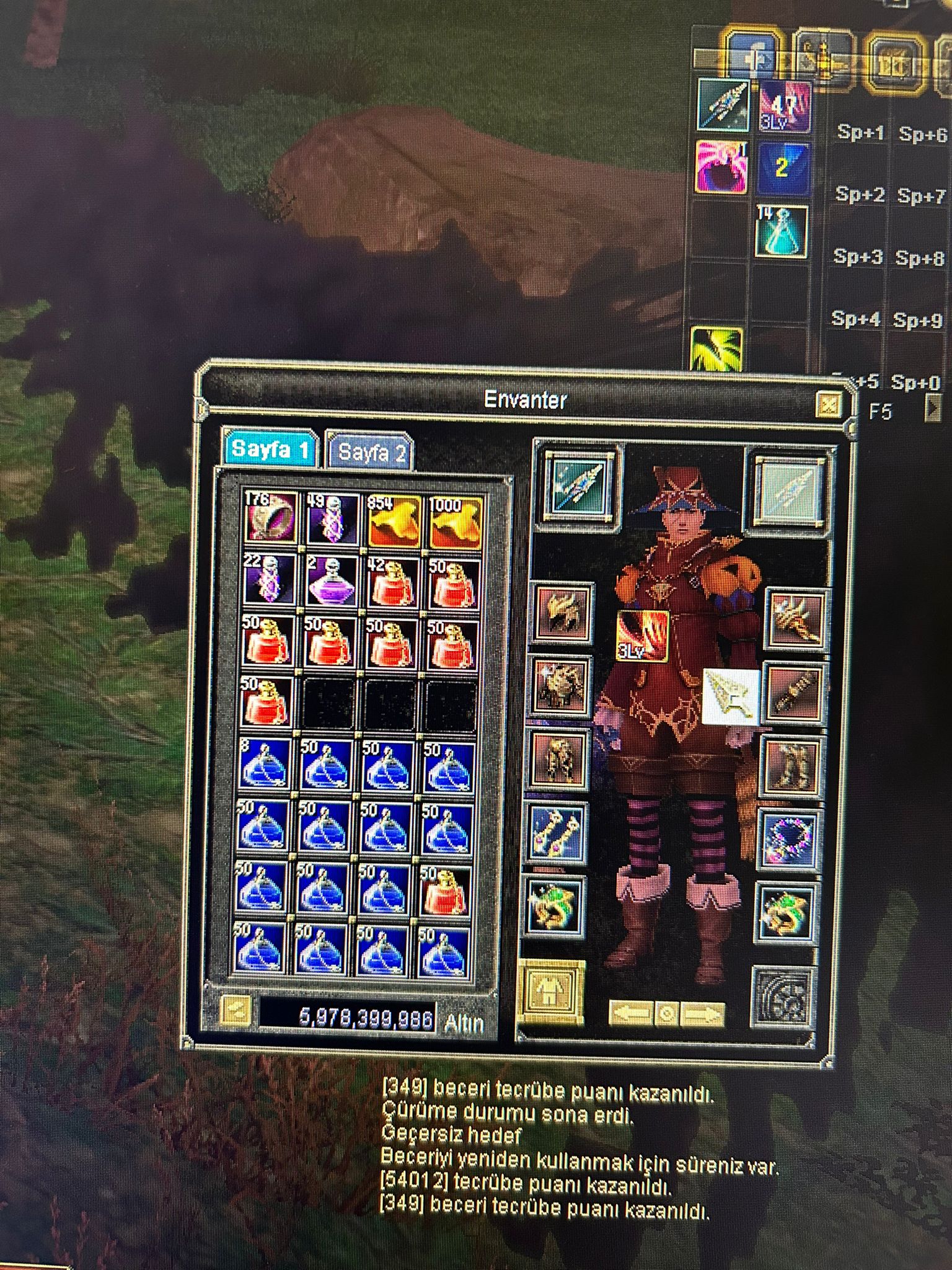Screen dimensions: 952x1270
Task: Close the Envanter window
Action: [x=828, y=405]
